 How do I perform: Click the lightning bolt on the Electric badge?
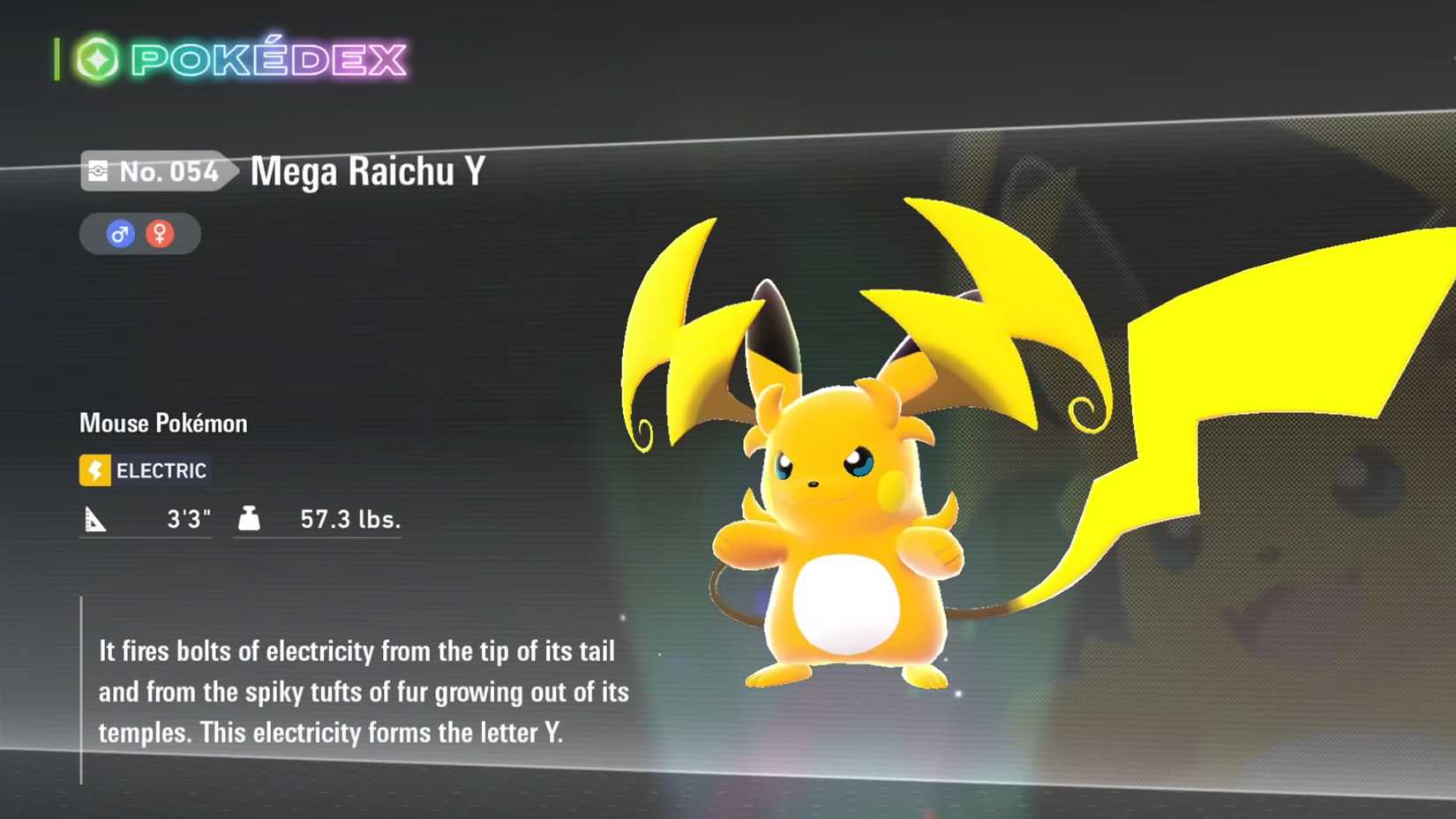(x=95, y=470)
